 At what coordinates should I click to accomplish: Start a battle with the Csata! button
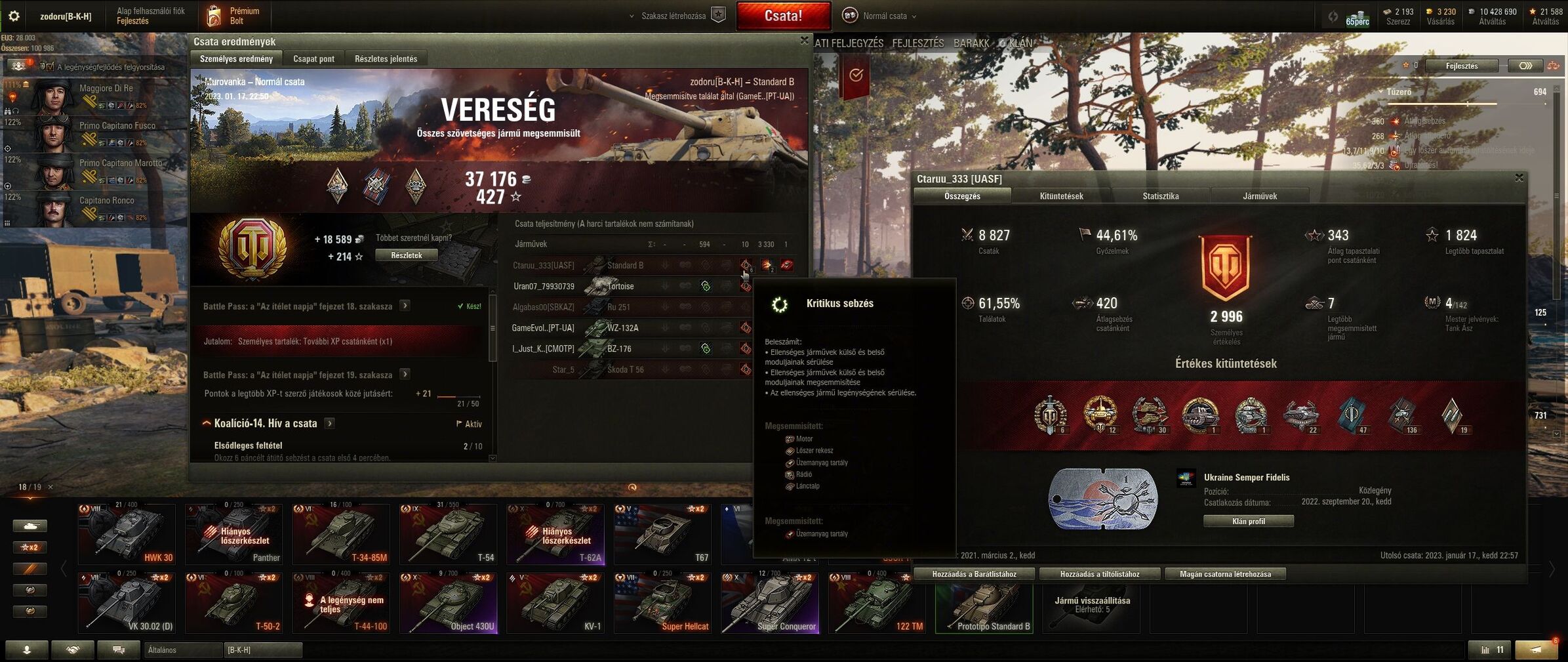tap(783, 16)
